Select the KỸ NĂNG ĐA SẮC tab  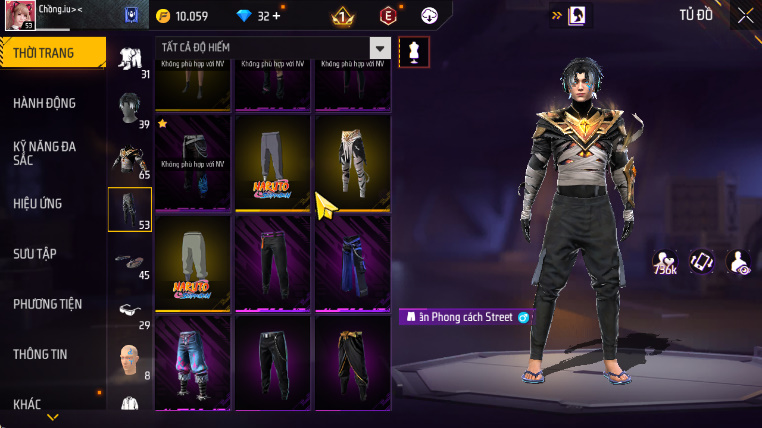pos(45,152)
